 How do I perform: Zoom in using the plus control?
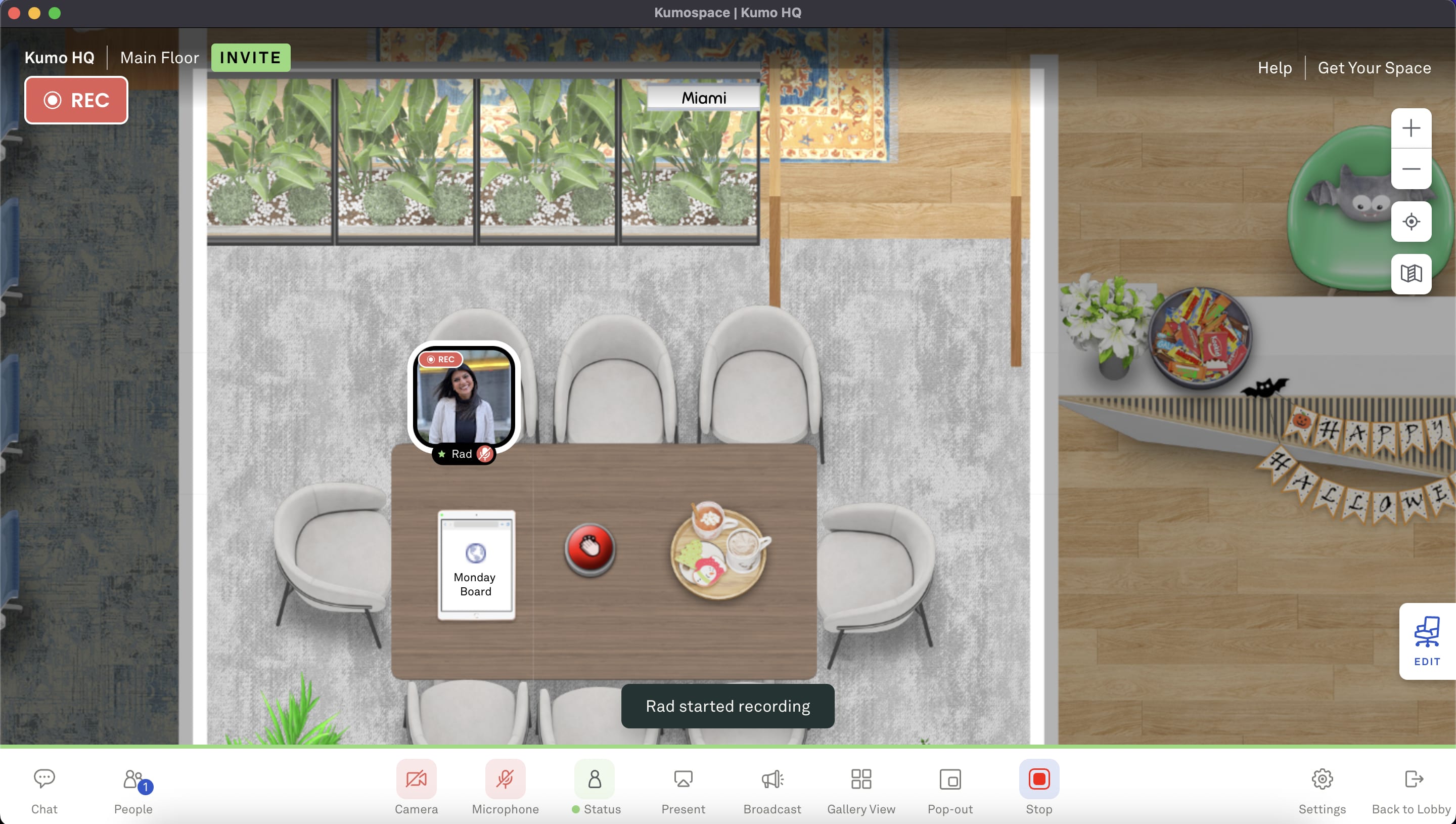1411,128
